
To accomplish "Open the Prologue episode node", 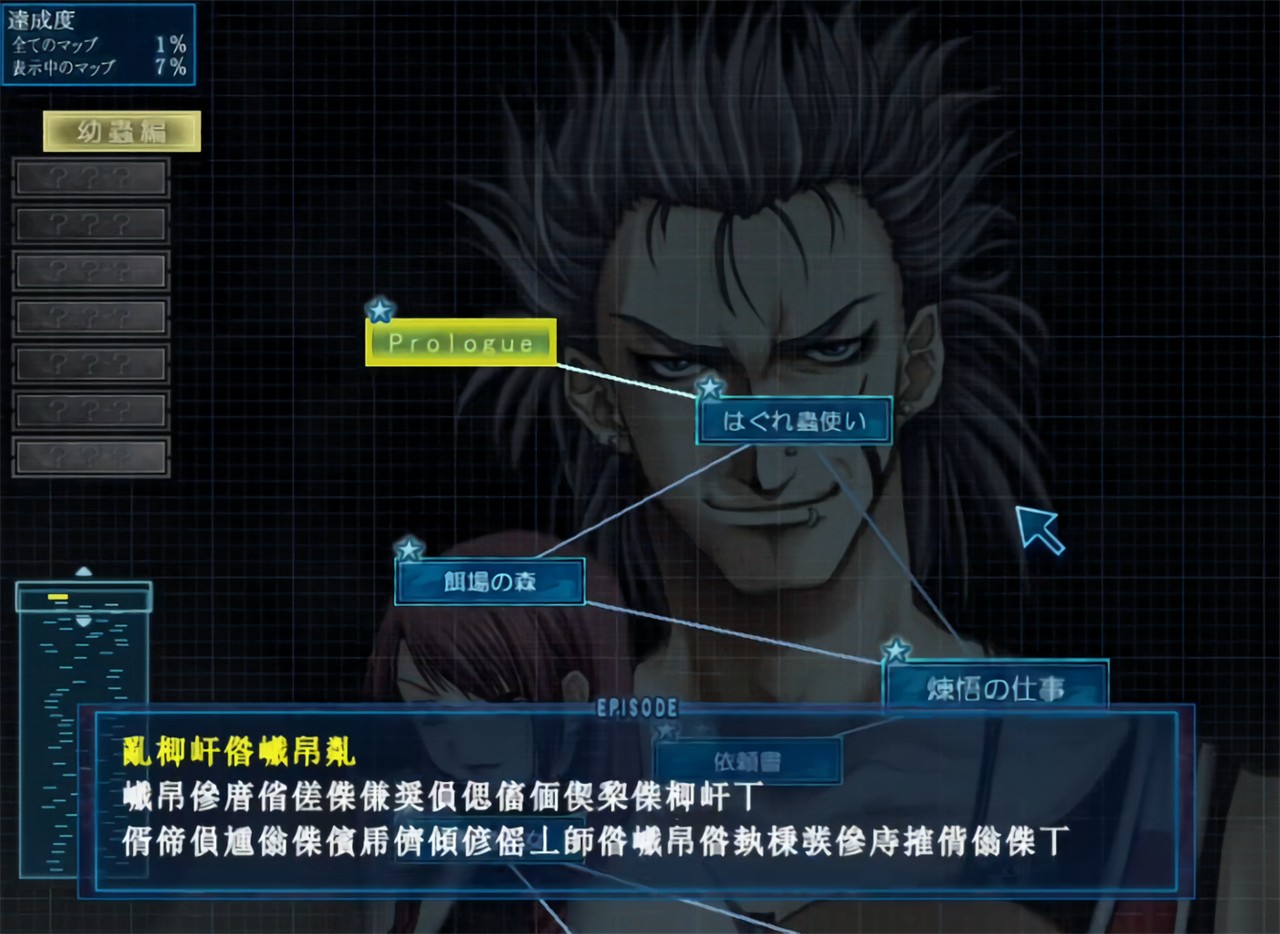I will coord(461,343).
